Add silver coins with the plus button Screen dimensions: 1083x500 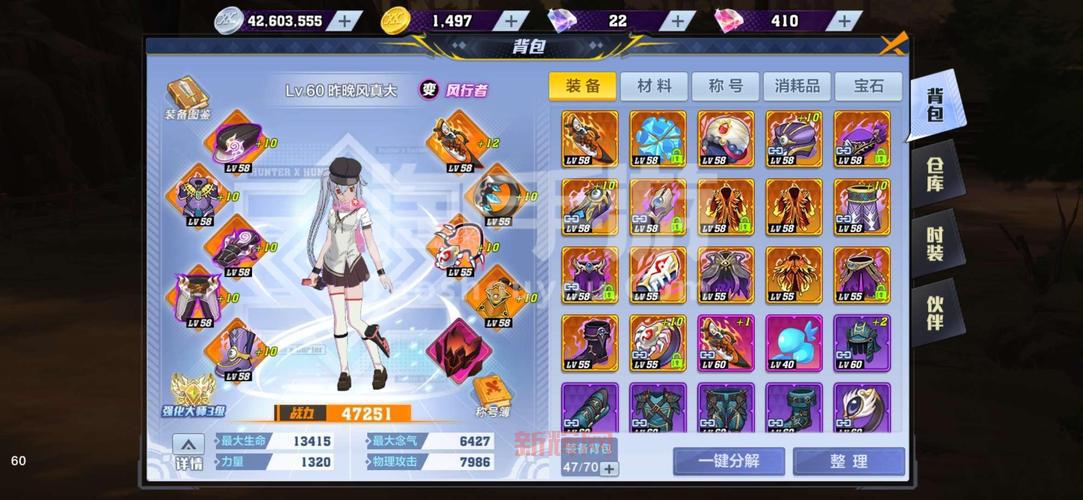click(x=344, y=20)
